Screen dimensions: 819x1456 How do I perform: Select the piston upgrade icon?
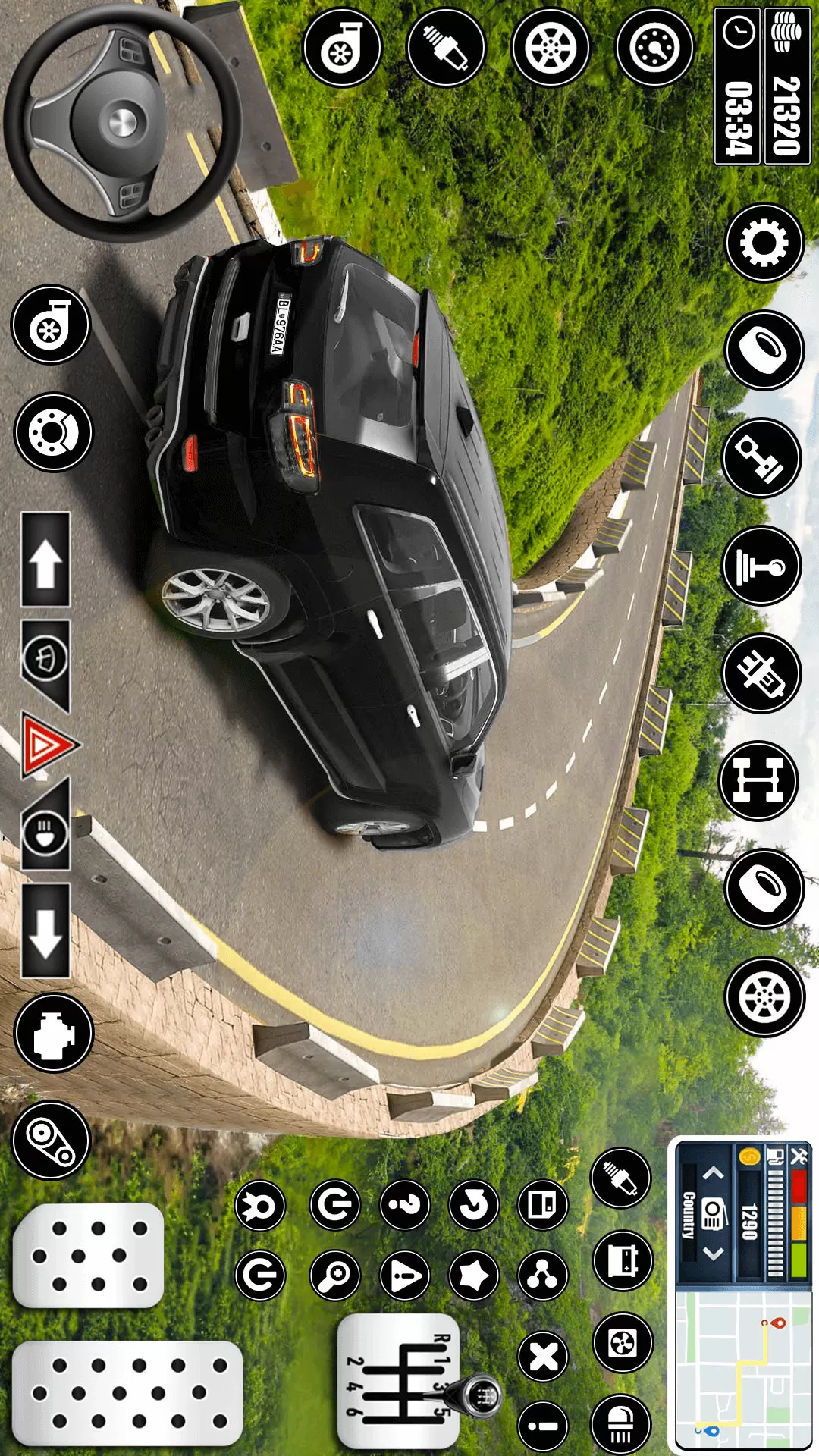(761, 458)
